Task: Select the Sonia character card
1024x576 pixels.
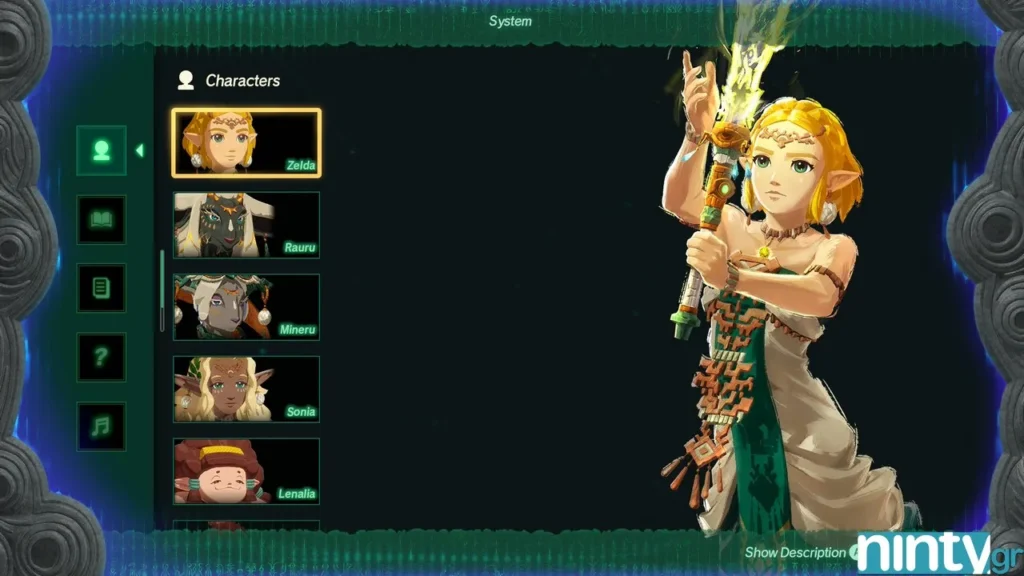Action: click(x=246, y=389)
